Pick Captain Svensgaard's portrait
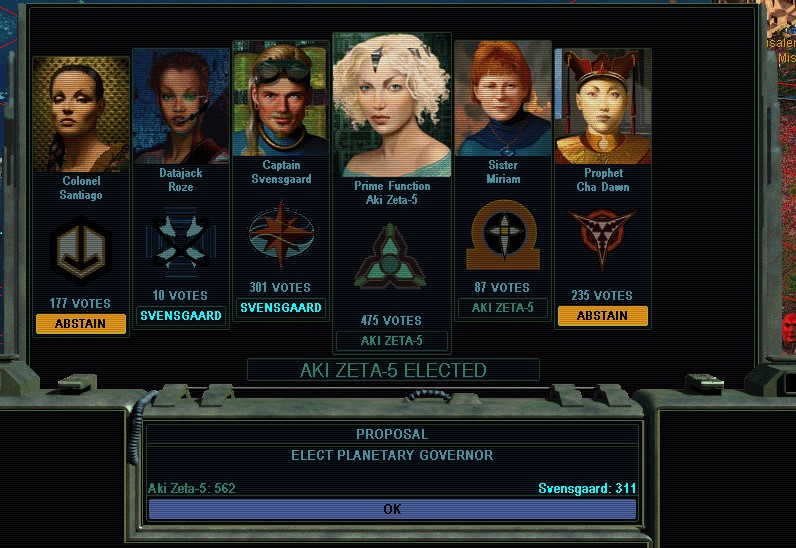Viewport: 796px width, 548px height. (281, 100)
